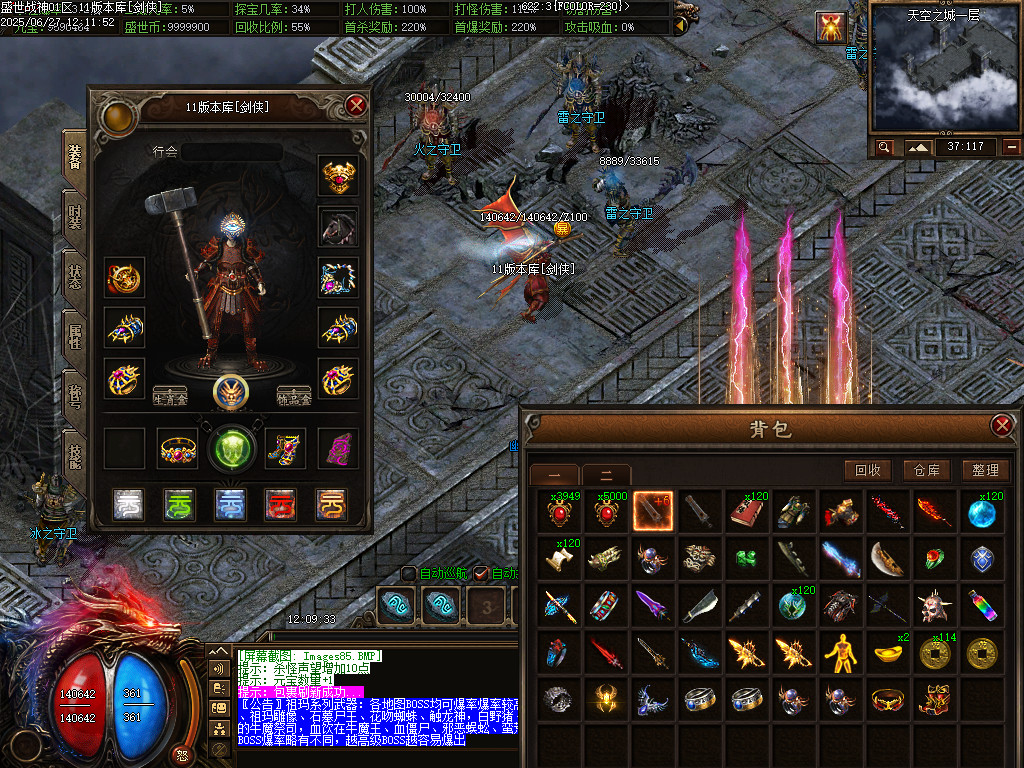The image size is (1024, 768).
Task: Close the 背包 backpack window
Action: click(1002, 426)
